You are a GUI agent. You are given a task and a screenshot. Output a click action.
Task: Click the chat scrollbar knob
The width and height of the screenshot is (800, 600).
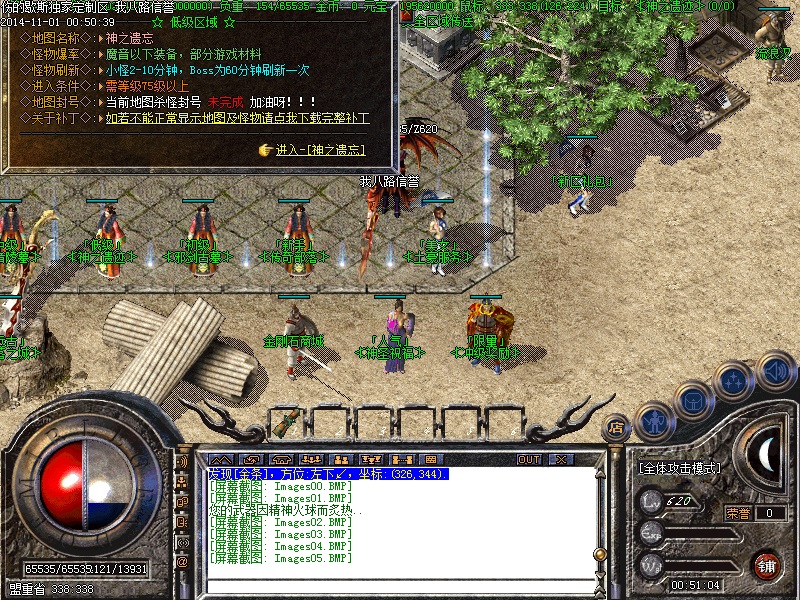pos(599,553)
